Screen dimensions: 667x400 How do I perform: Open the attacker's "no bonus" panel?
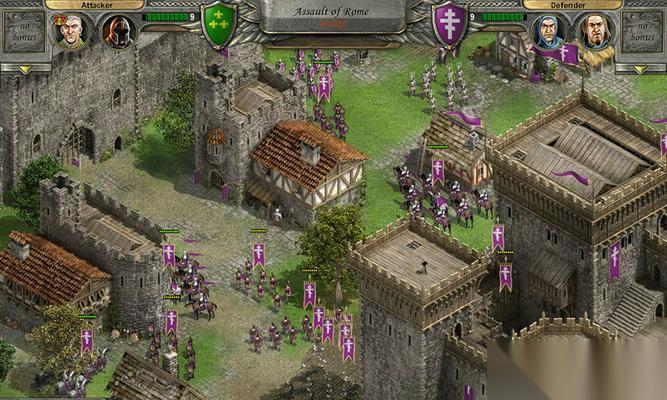click(x=23, y=32)
